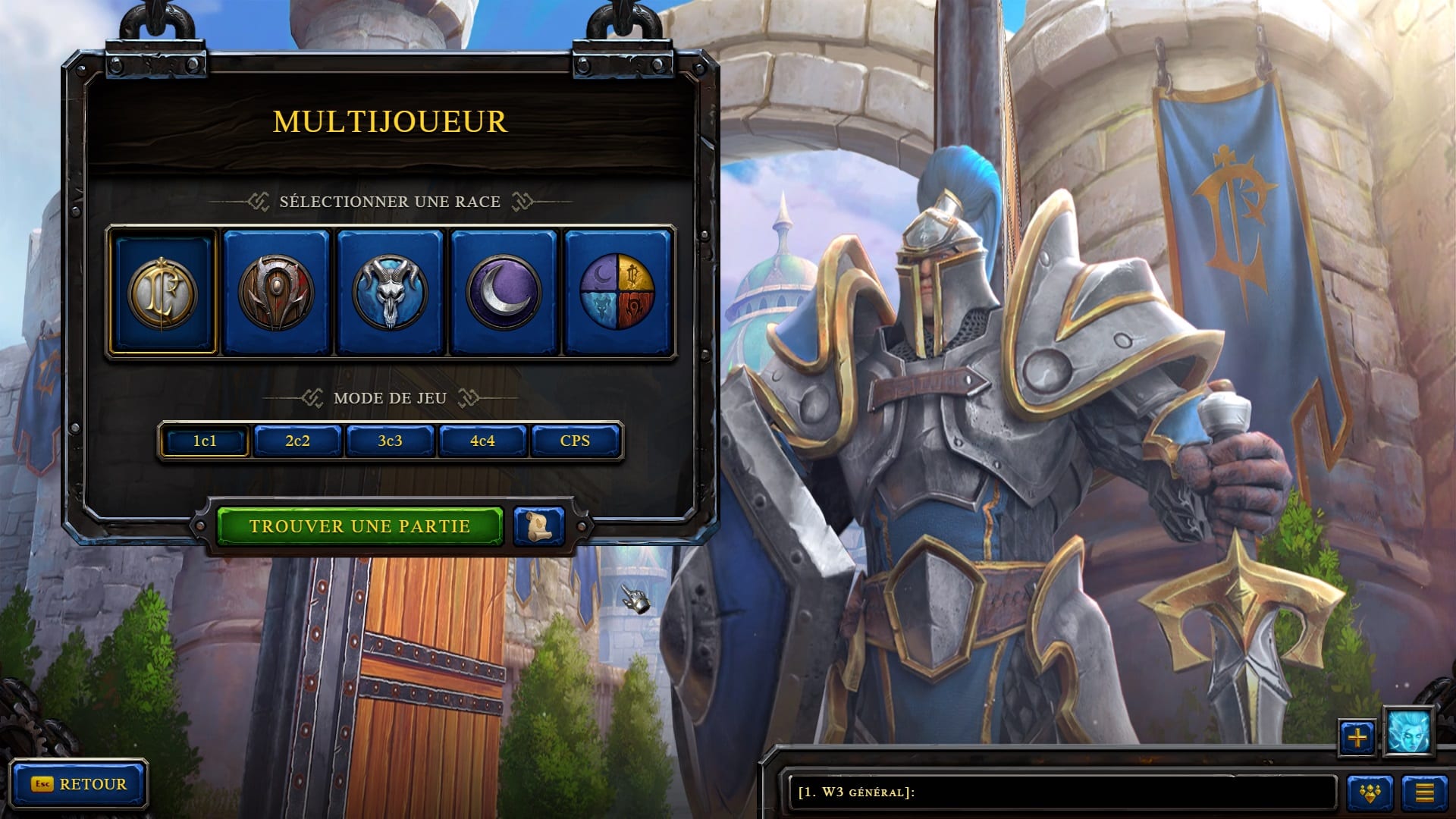Open the scroll icon button beside matchmaking
This screenshot has height=819, width=1456.
(x=538, y=526)
